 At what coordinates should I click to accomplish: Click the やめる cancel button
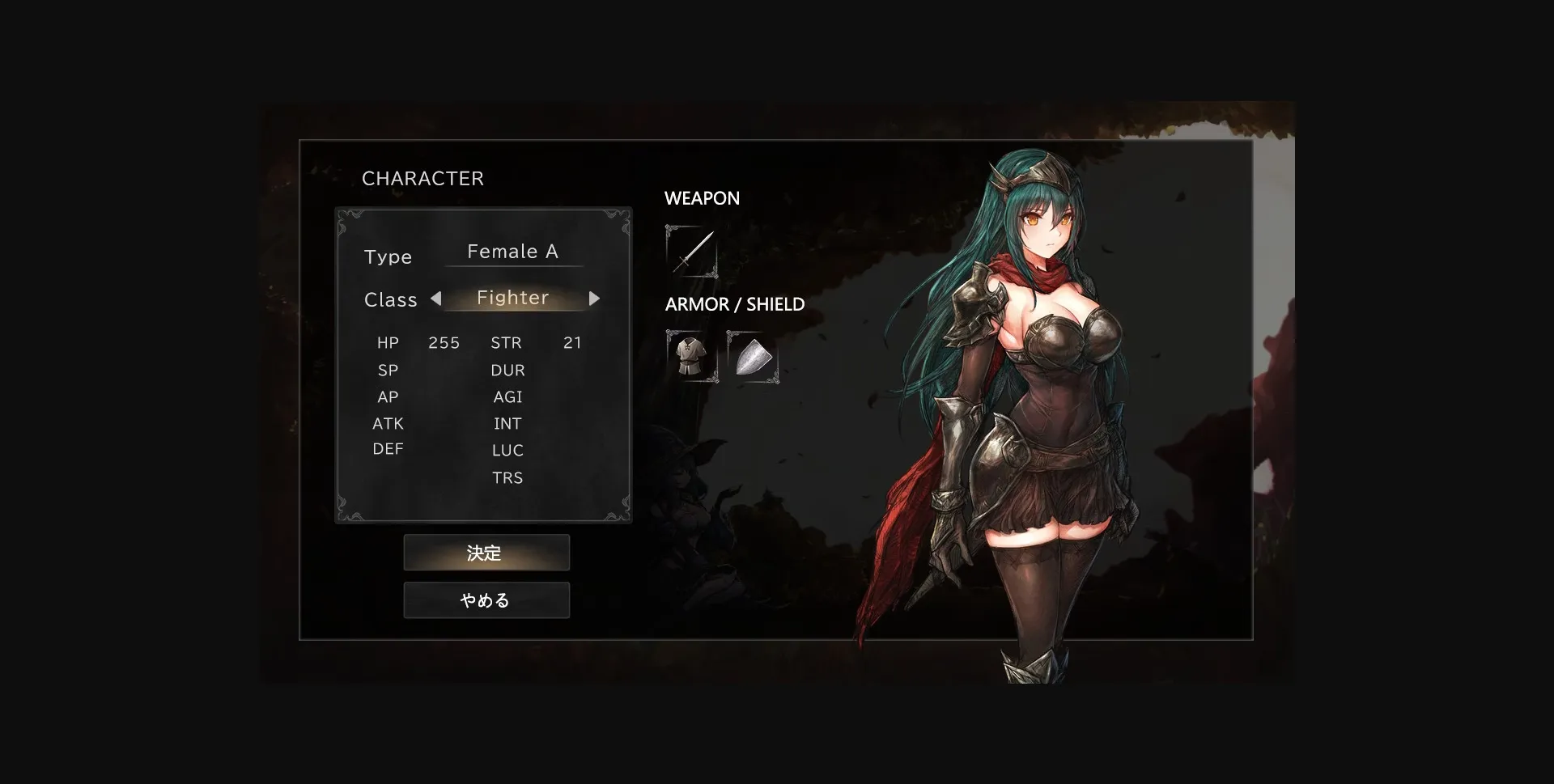[x=486, y=600]
